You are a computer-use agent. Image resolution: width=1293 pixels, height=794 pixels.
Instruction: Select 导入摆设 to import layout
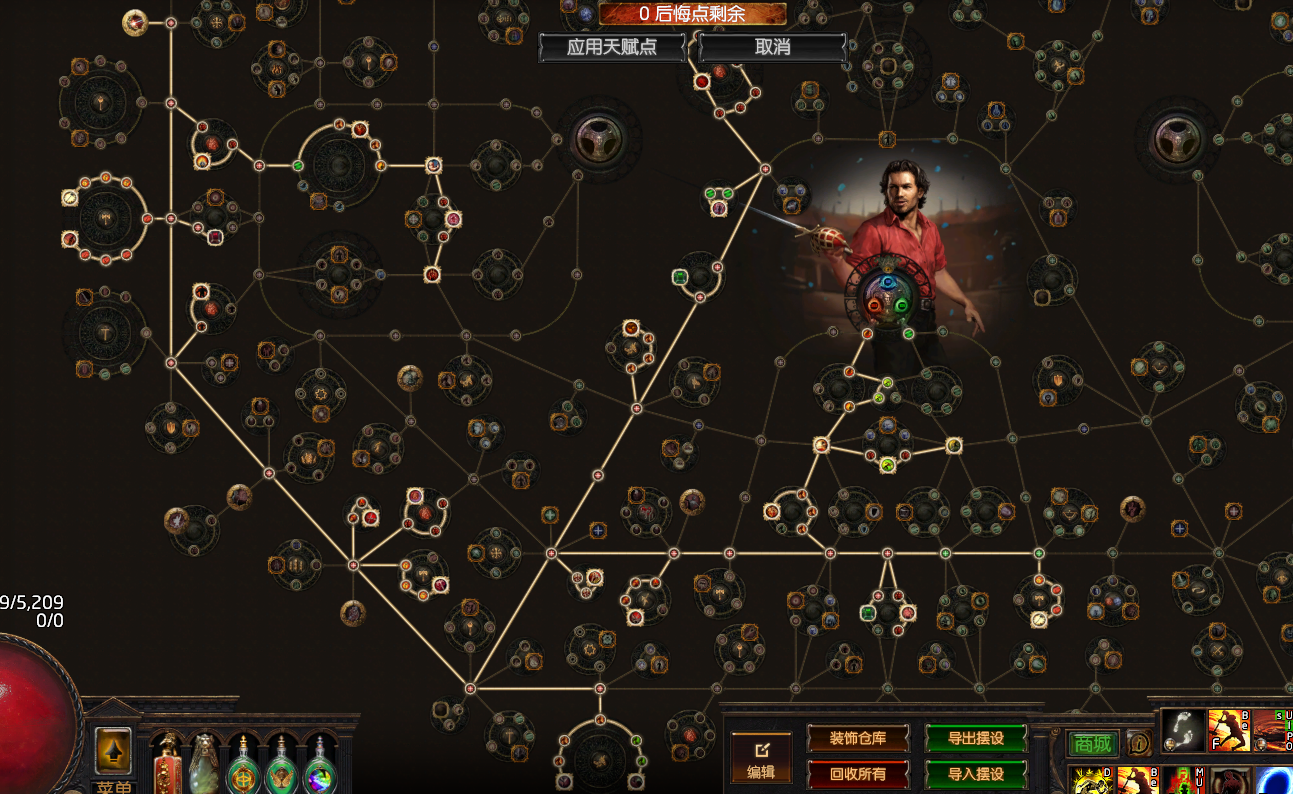(x=975, y=773)
